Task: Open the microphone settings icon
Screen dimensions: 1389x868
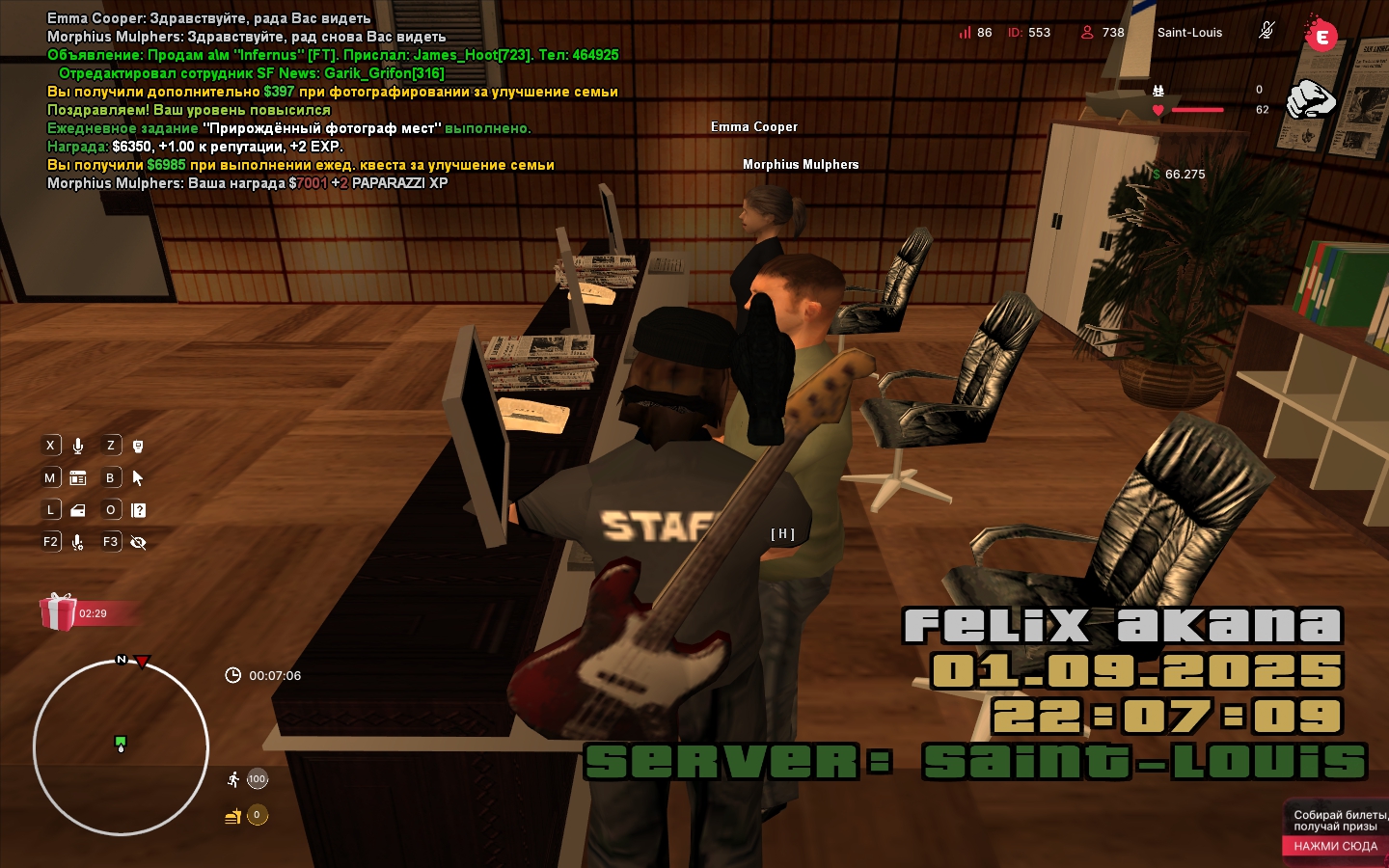Action: point(78,542)
